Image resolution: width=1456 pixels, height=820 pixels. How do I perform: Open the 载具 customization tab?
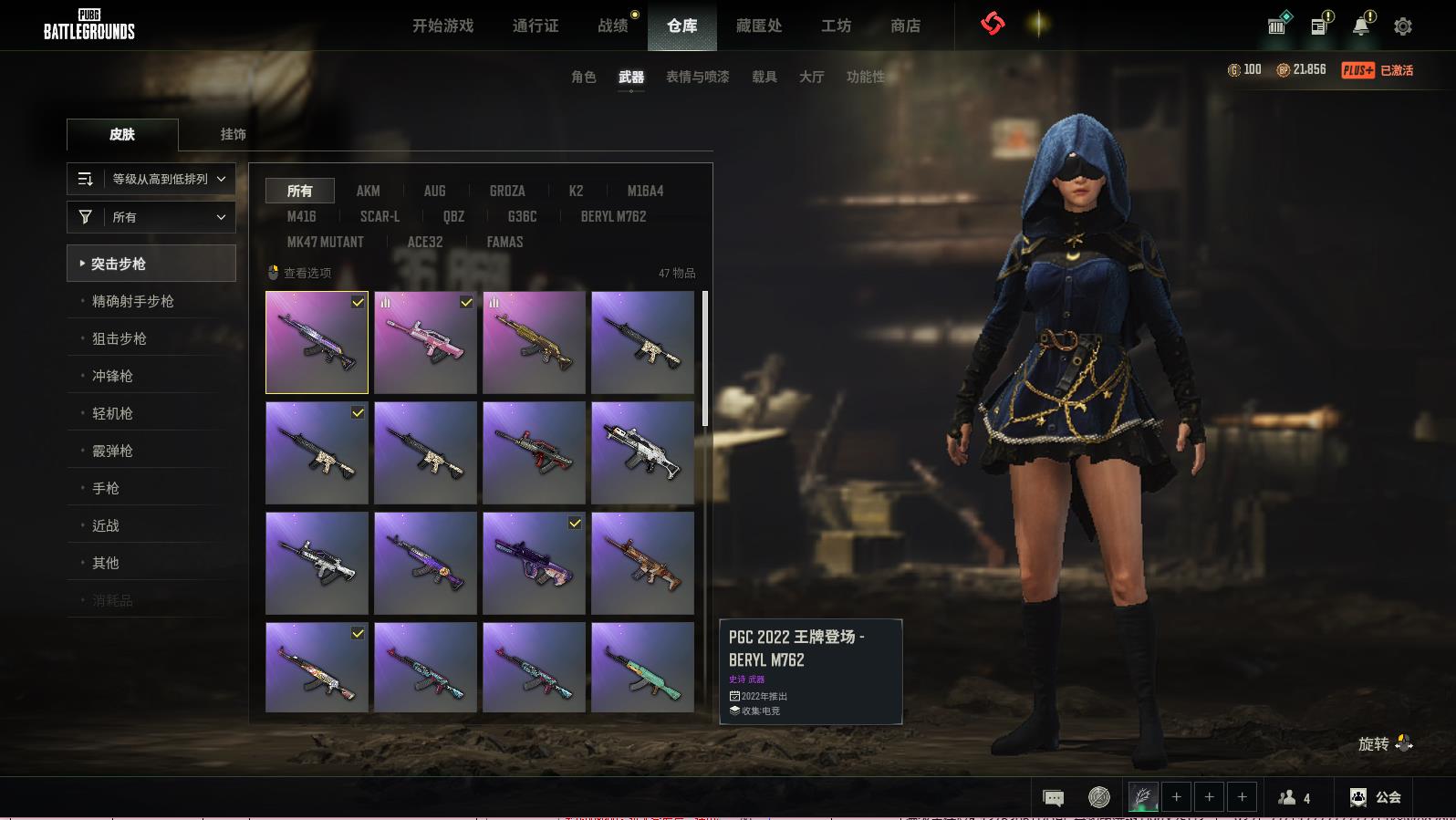click(764, 77)
